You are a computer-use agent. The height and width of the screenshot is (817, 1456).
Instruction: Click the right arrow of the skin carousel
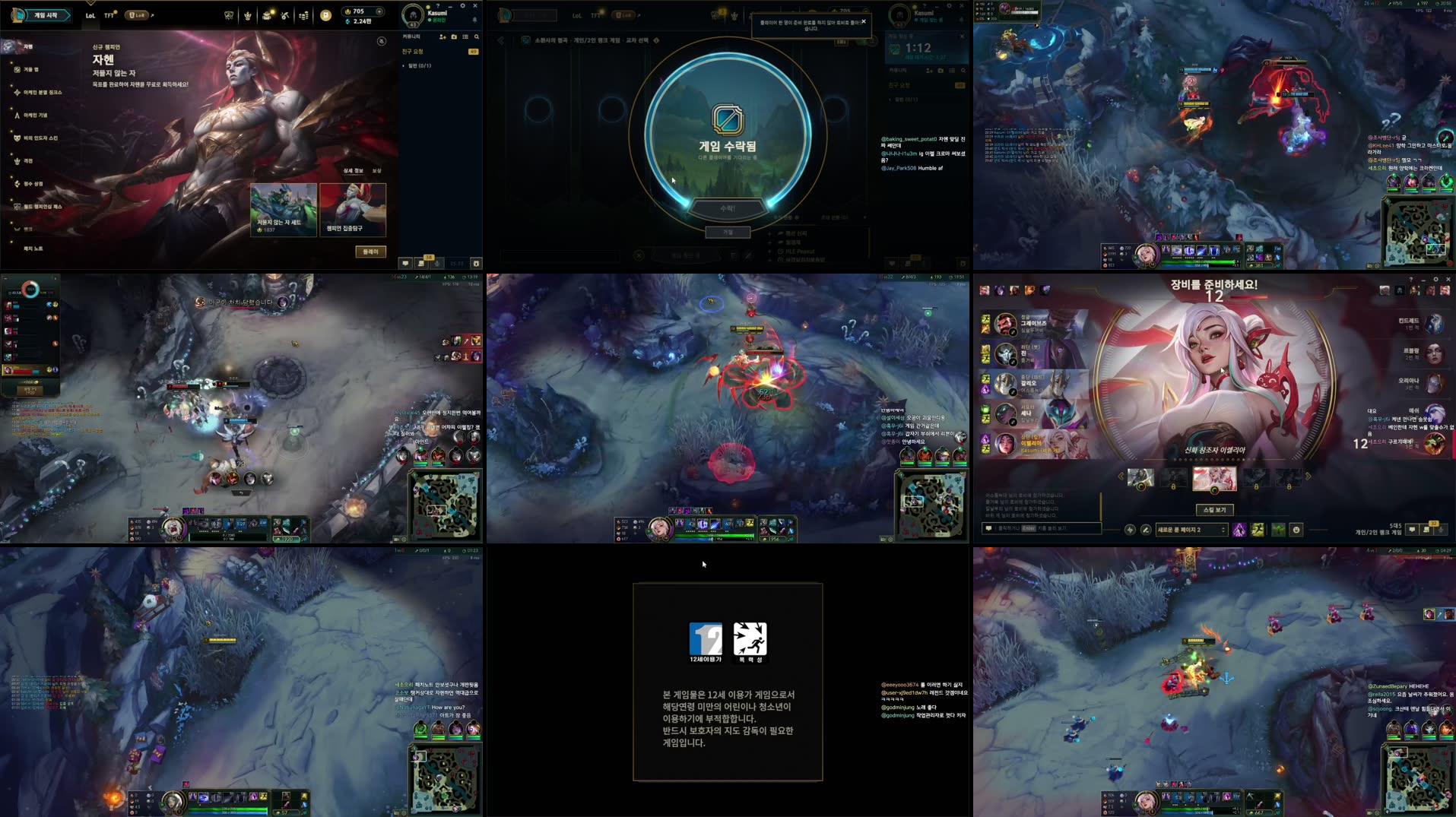(x=1308, y=476)
